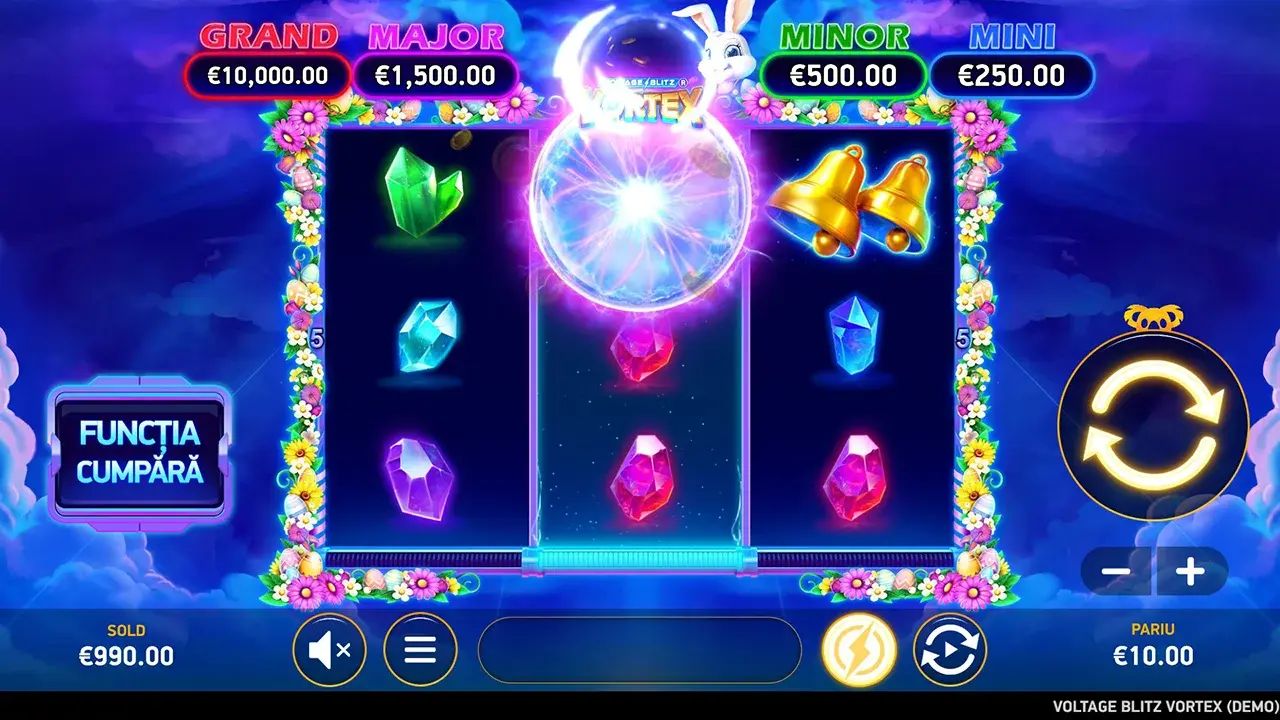Mute the game audio with speaker icon
The height and width of the screenshot is (720, 1280).
(330, 649)
